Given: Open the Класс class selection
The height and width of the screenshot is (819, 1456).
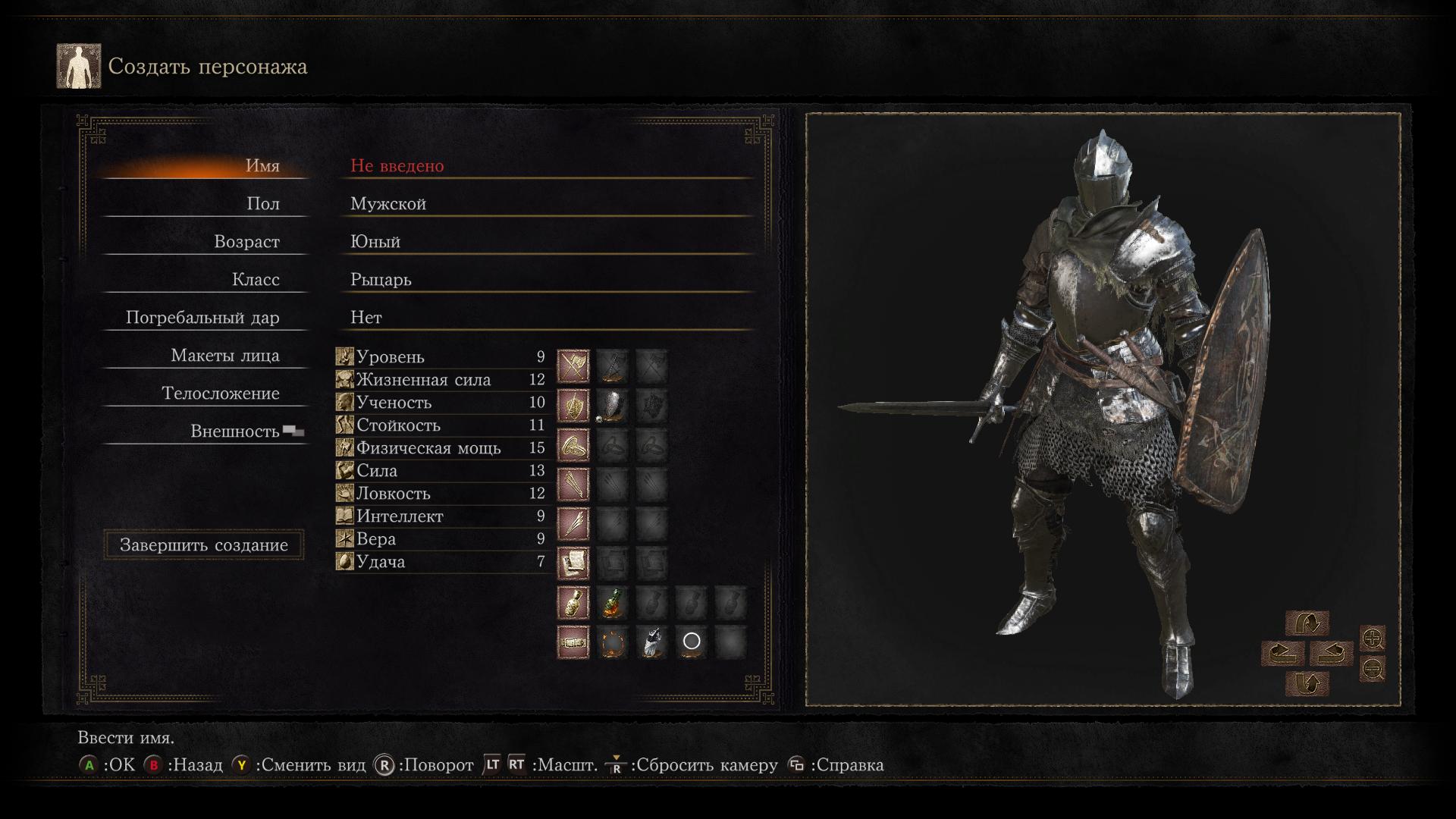Looking at the screenshot, I should click(x=256, y=280).
